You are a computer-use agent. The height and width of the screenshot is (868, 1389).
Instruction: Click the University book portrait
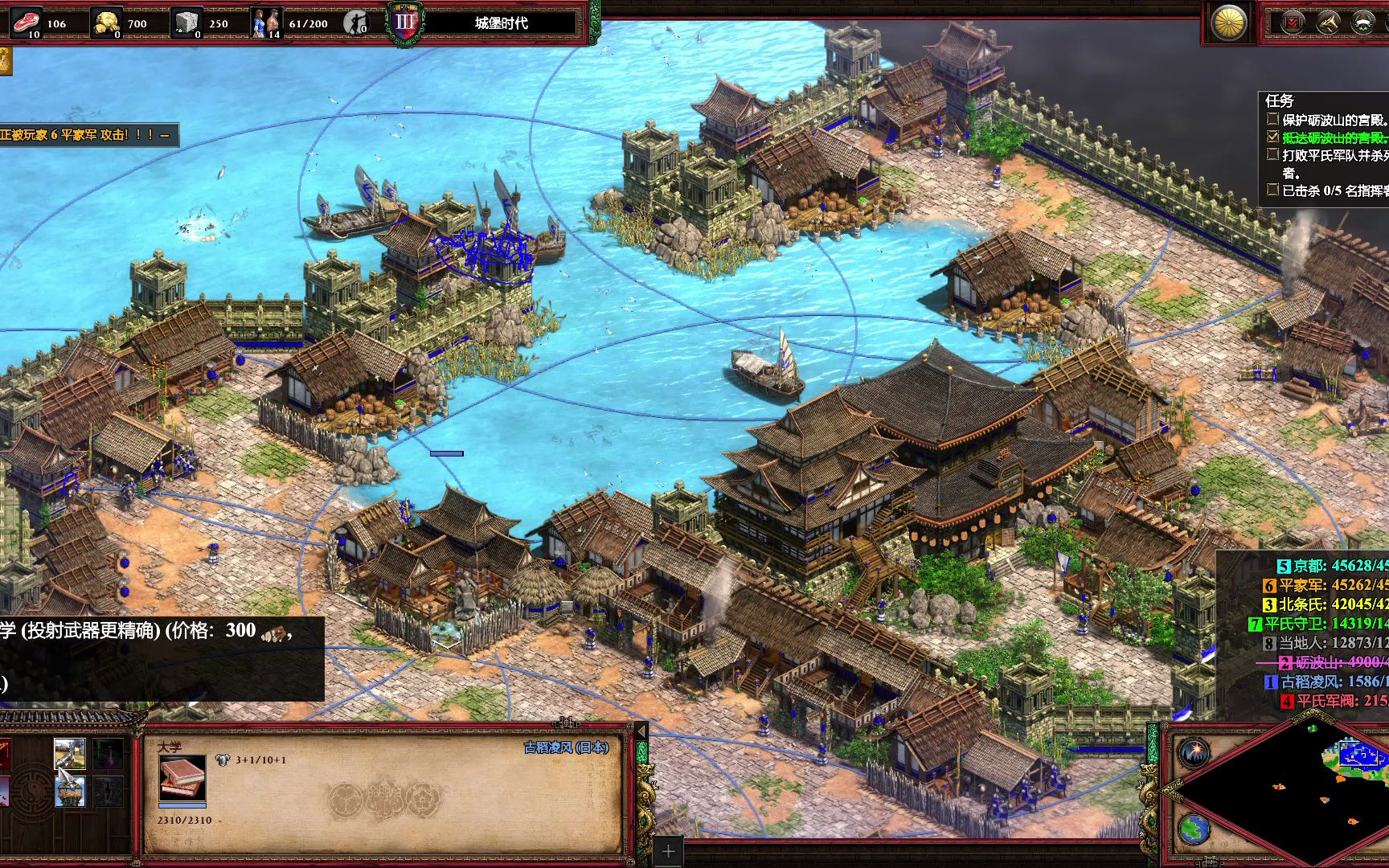point(182,777)
